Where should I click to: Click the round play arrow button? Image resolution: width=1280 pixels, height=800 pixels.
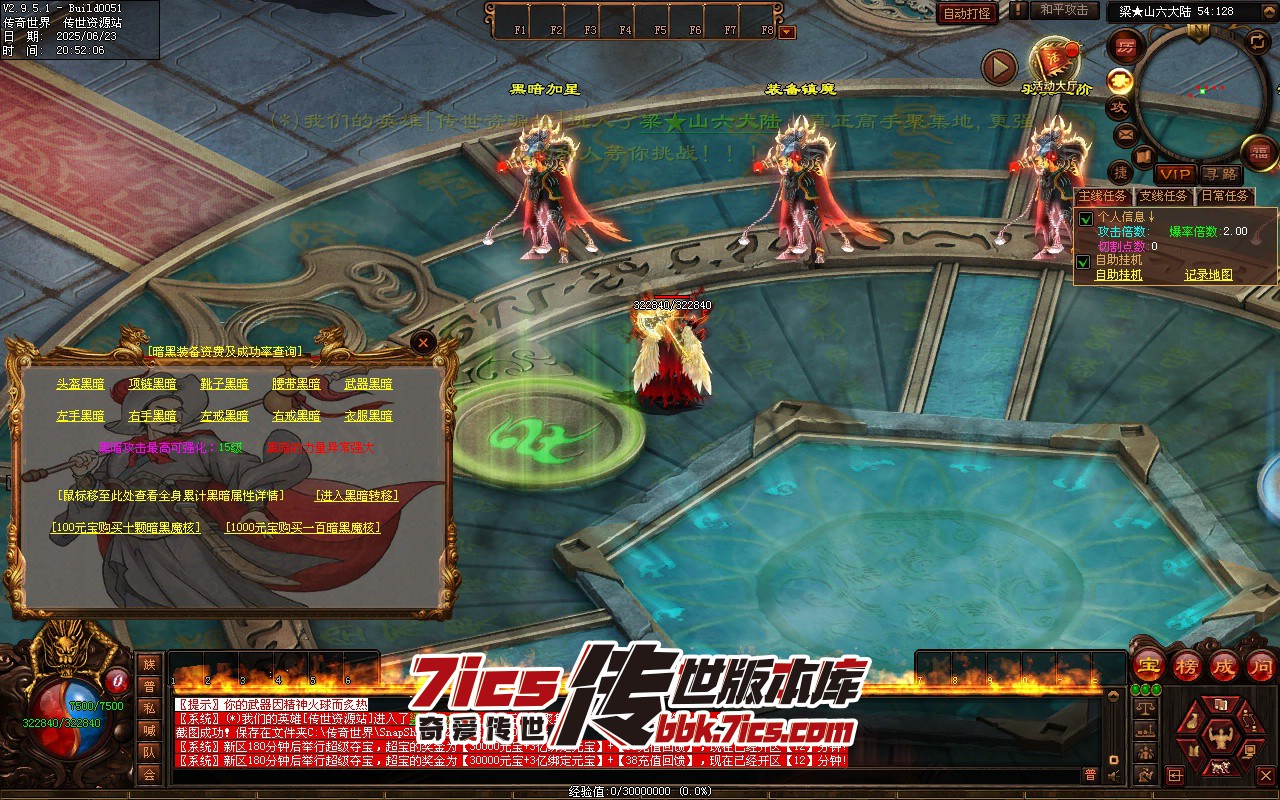(999, 67)
